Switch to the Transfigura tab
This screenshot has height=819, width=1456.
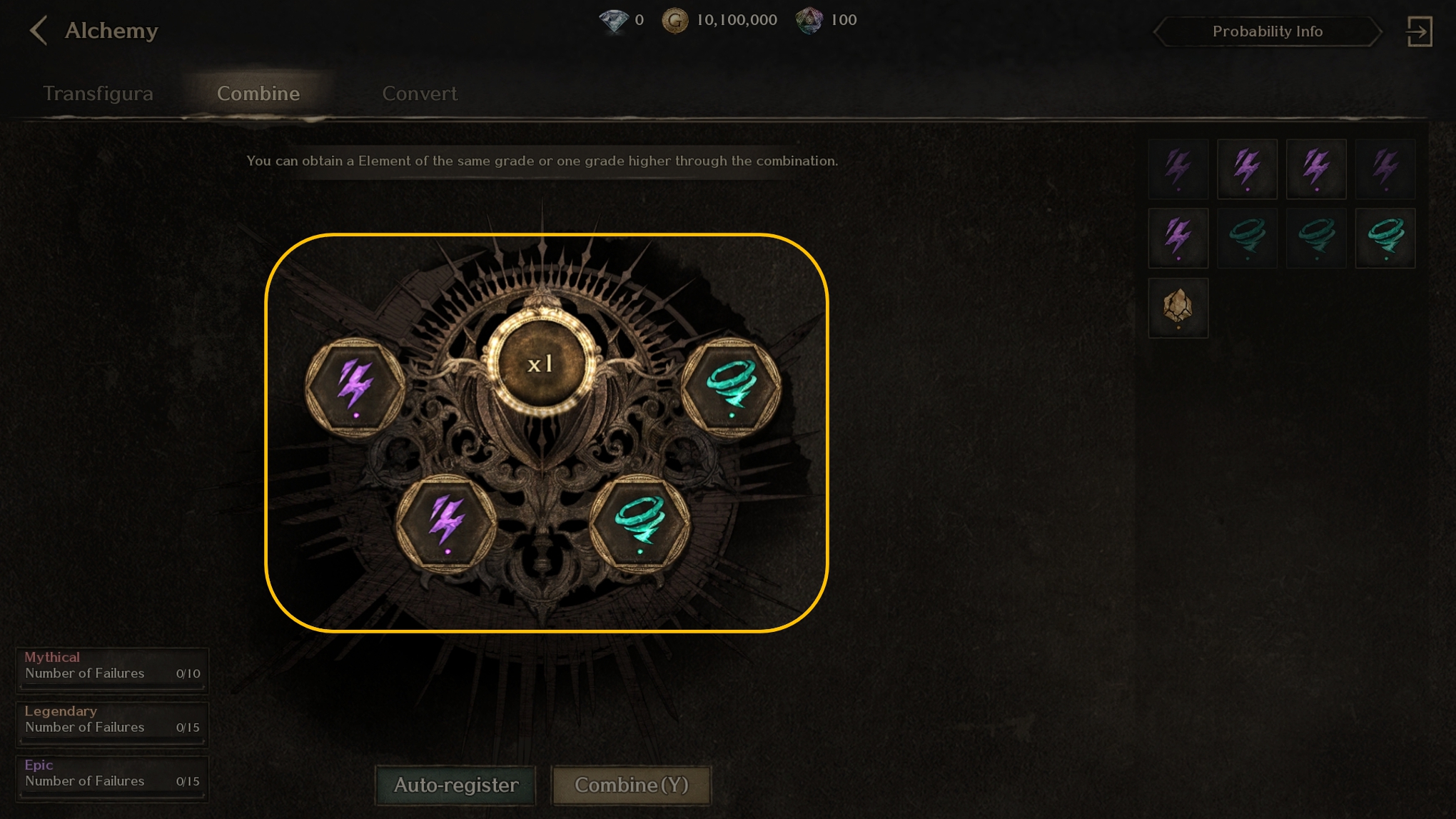(98, 94)
